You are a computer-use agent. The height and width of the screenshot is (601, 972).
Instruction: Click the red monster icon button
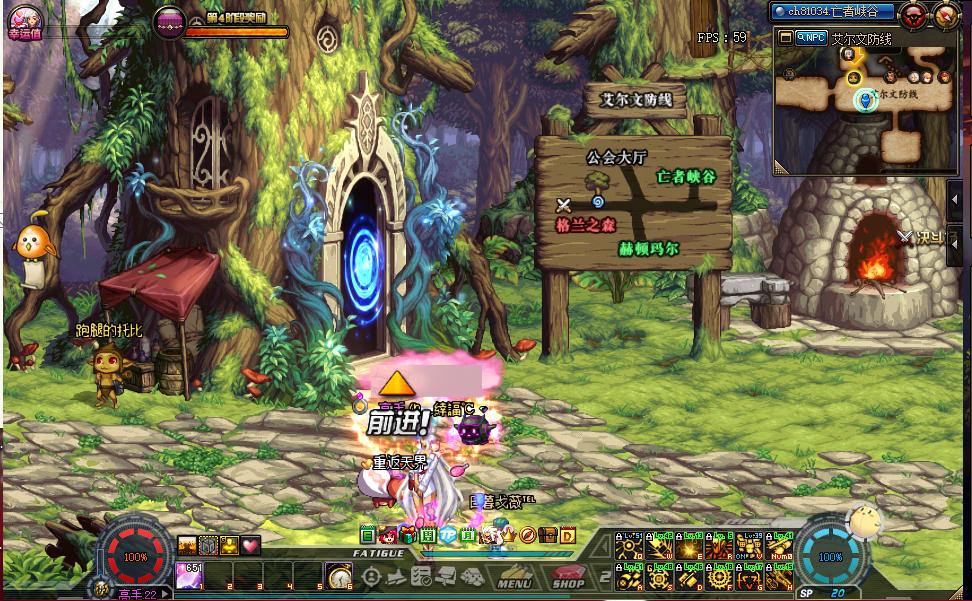coord(912,14)
